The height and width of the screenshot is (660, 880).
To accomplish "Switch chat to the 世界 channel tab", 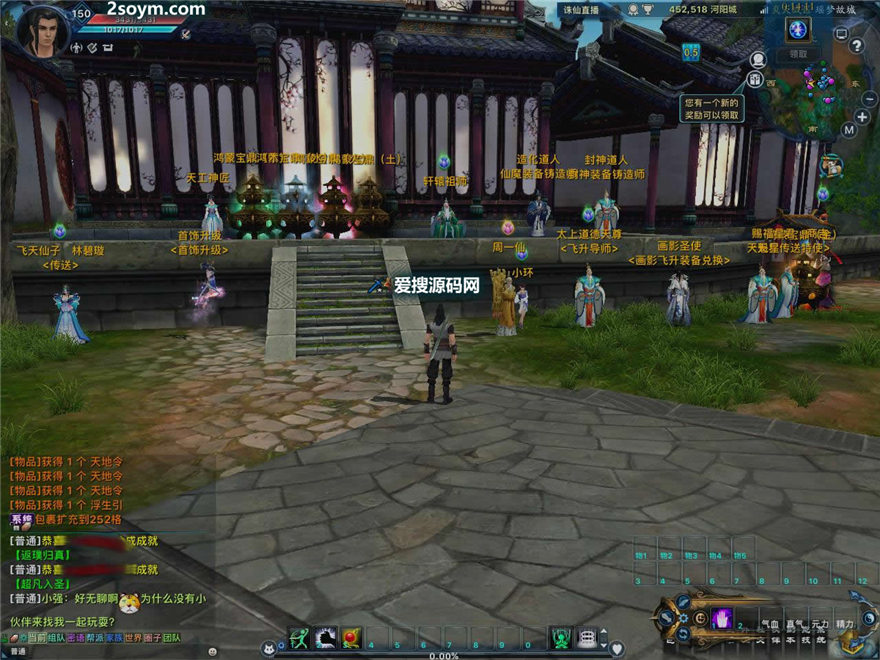I will 132,638.
